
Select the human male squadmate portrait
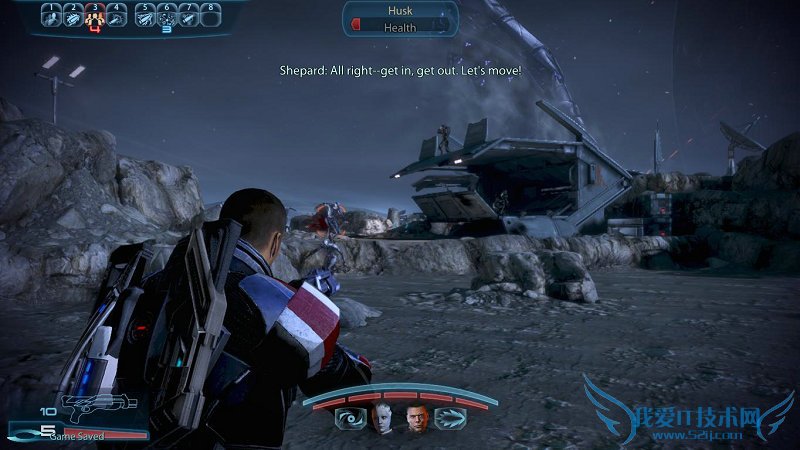click(416, 418)
